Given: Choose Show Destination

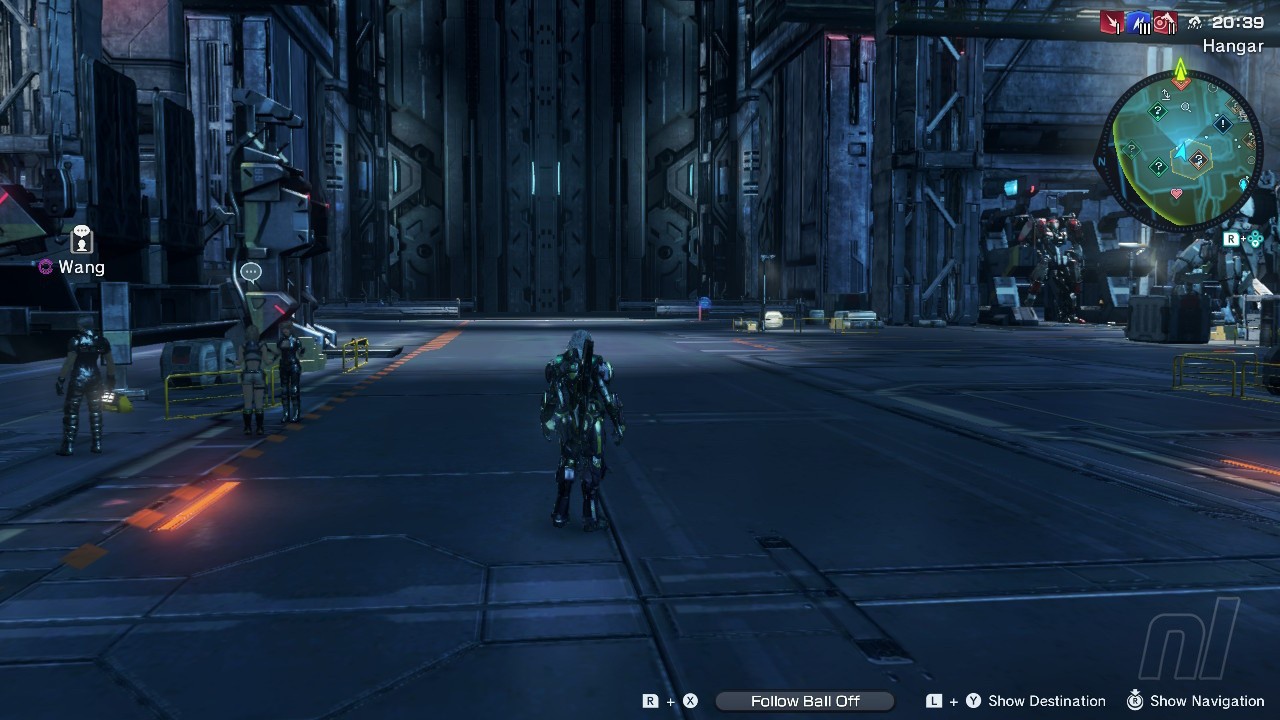Looking at the screenshot, I should (1046, 701).
